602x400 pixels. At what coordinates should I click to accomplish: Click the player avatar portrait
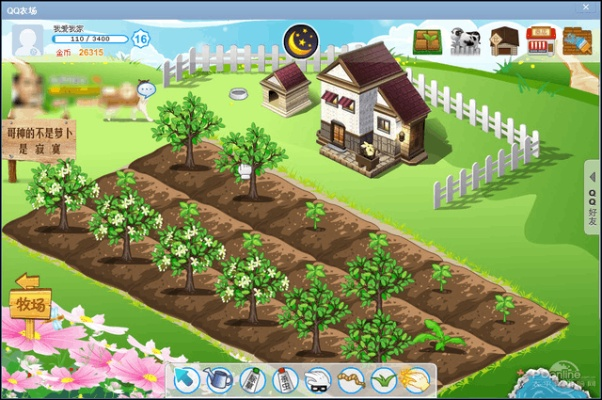[x=27, y=40]
